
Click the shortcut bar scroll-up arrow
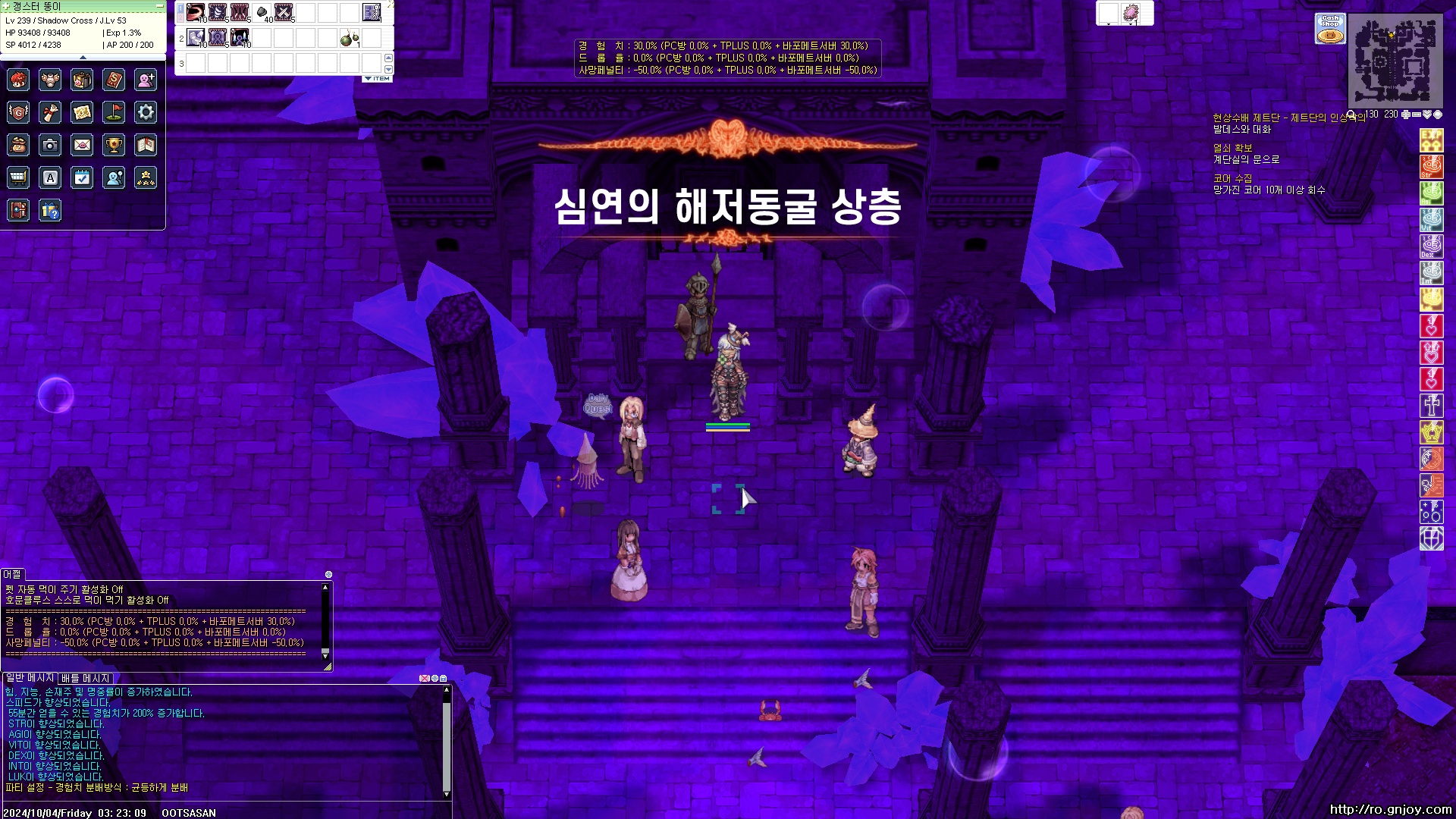coord(388,60)
